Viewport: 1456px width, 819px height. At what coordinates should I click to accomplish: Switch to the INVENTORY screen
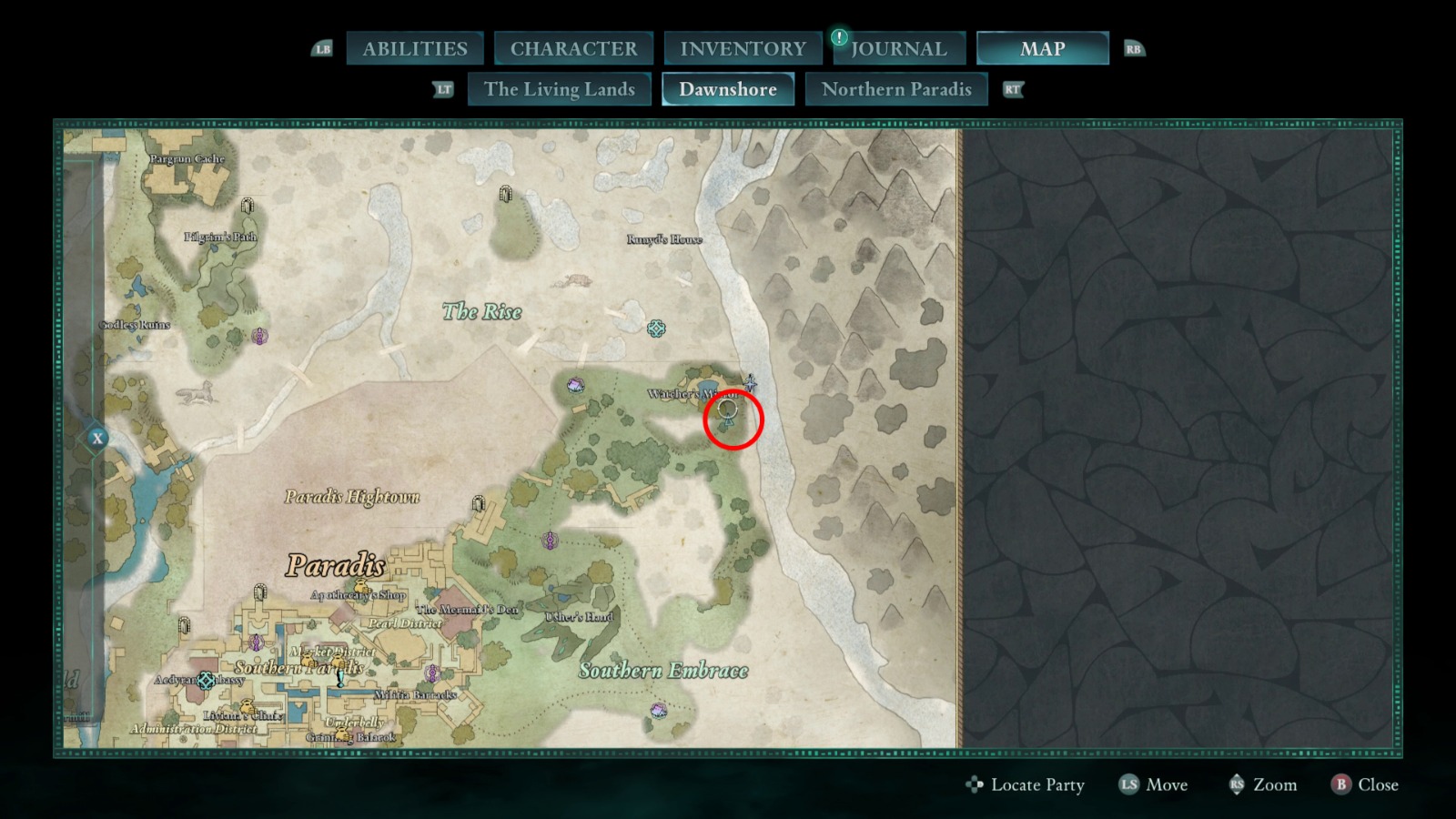[x=742, y=47]
